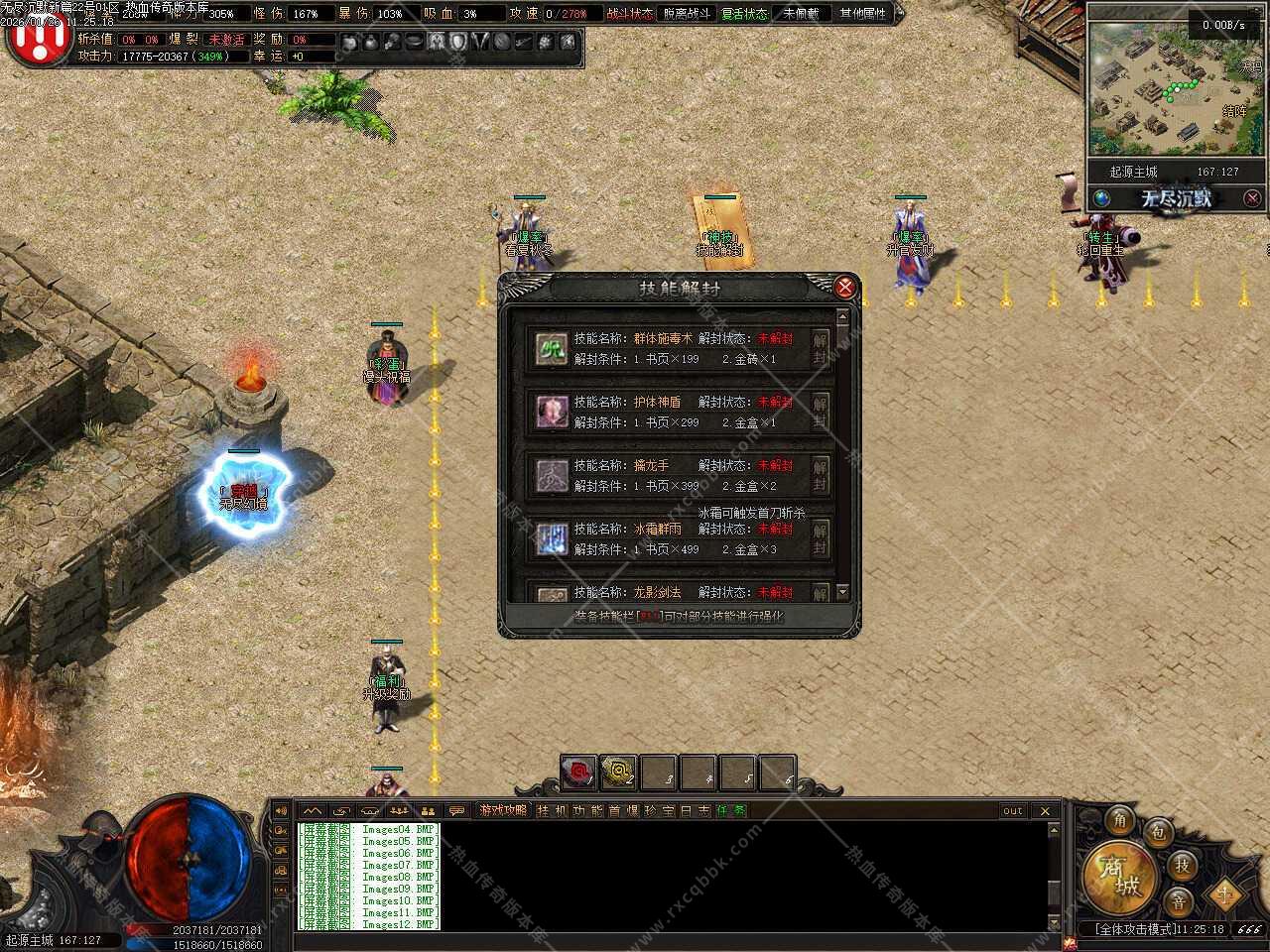Open the 技 skills panel
Viewport: 1270px width, 952px height.
1182,866
